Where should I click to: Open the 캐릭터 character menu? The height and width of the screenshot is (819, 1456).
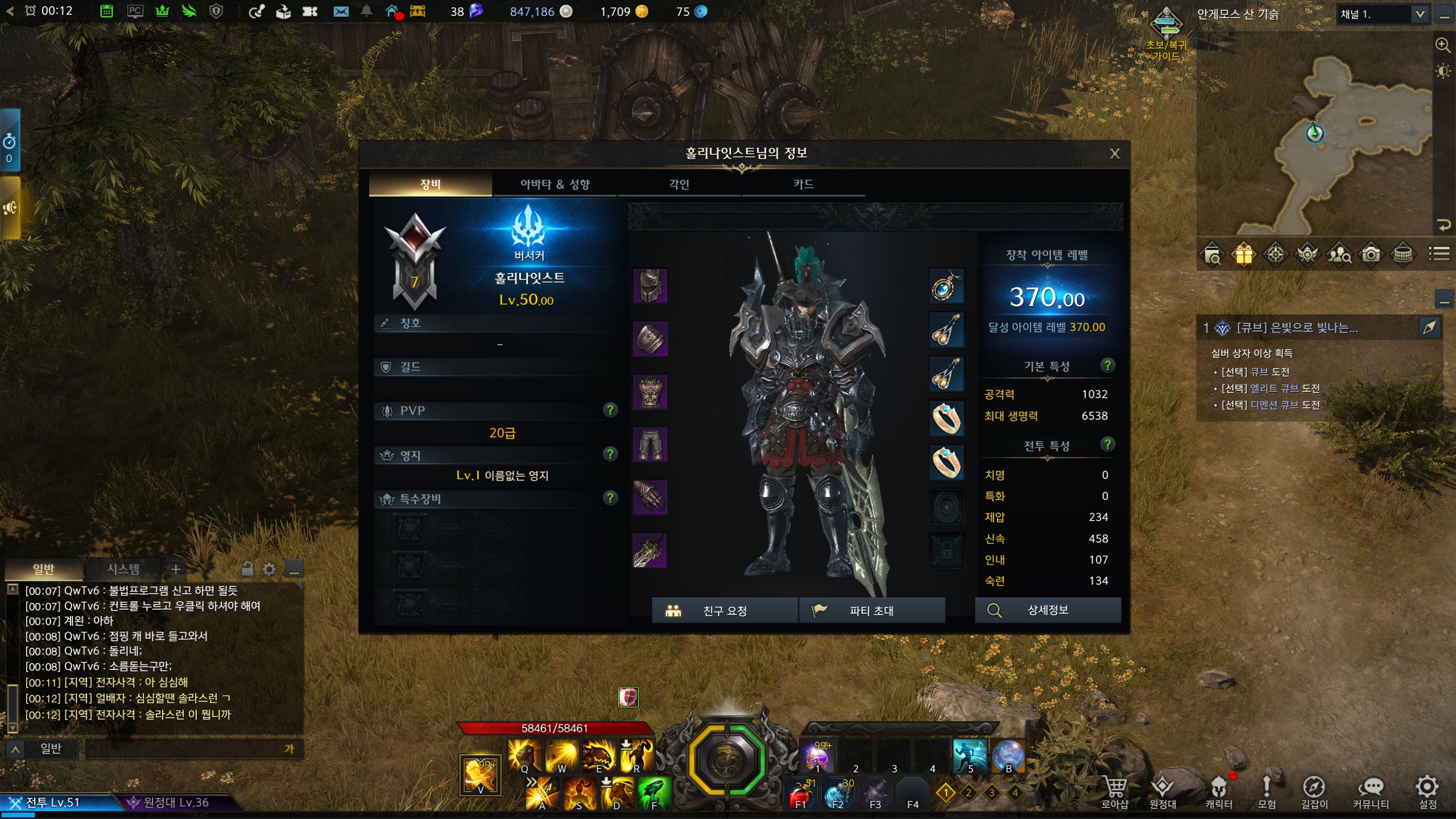click(1218, 792)
